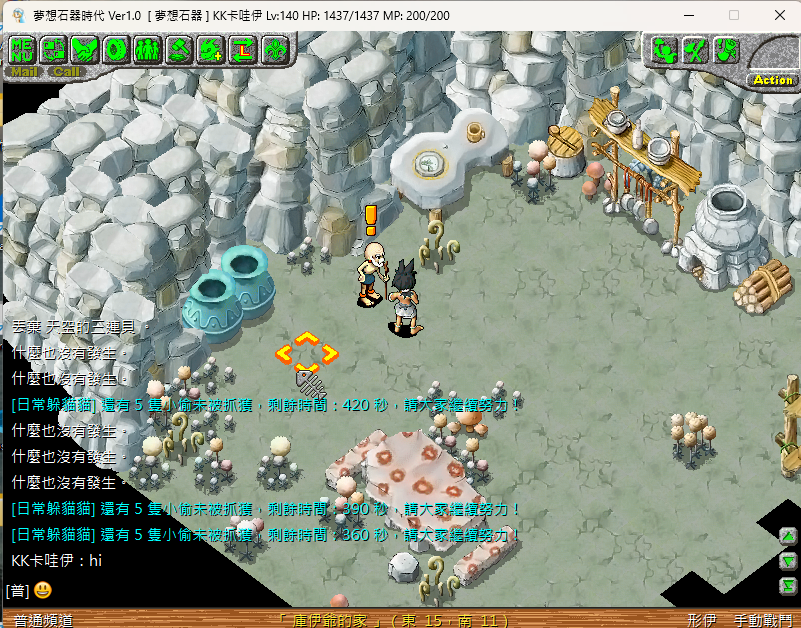Open the handshake trade icon
Screen dimensions: 801x628
tap(85, 48)
